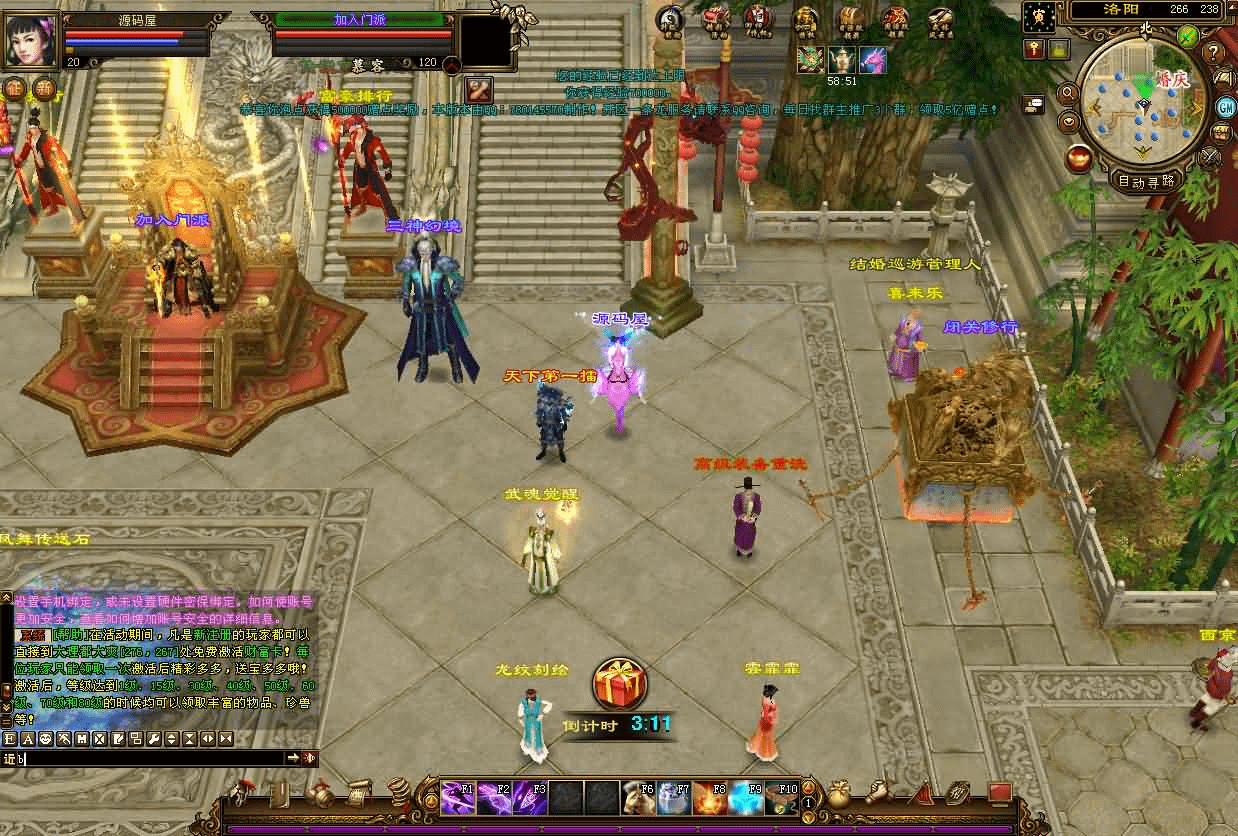Open the money pouch bag icon
The image size is (1238, 836).
pos(839,795)
